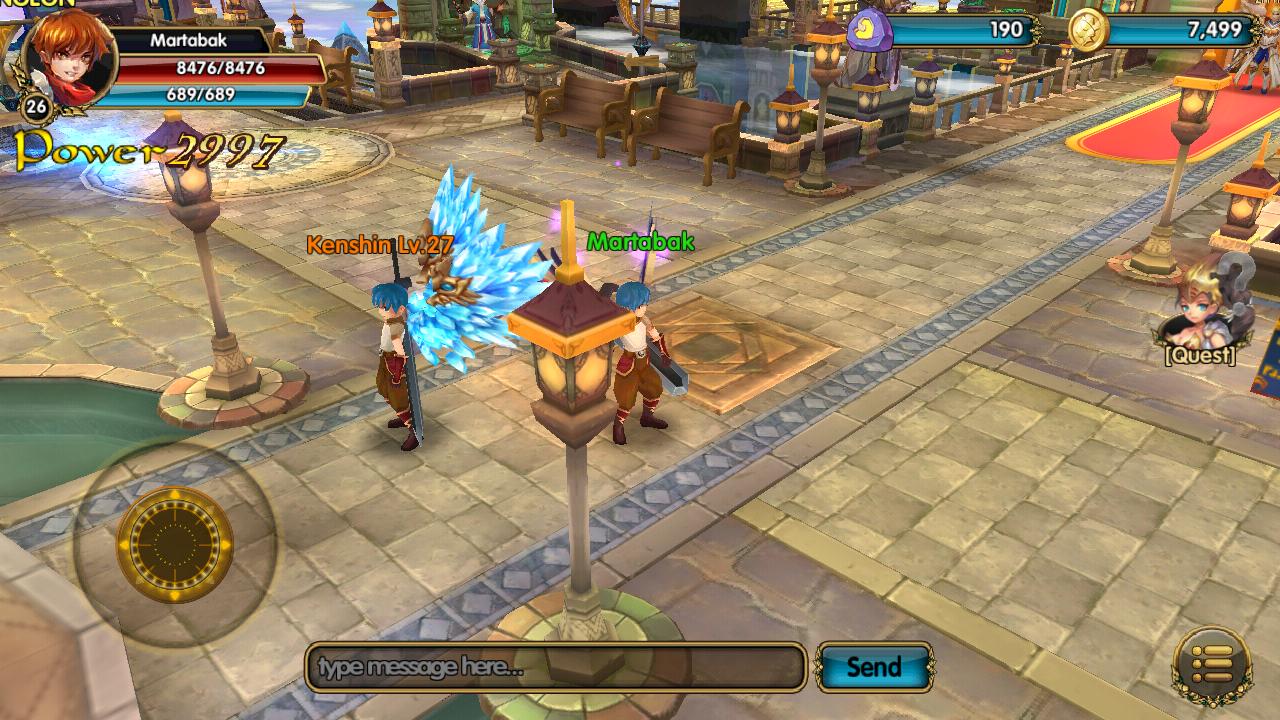Tap the gold bar showing 7,499

click(x=1210, y=30)
